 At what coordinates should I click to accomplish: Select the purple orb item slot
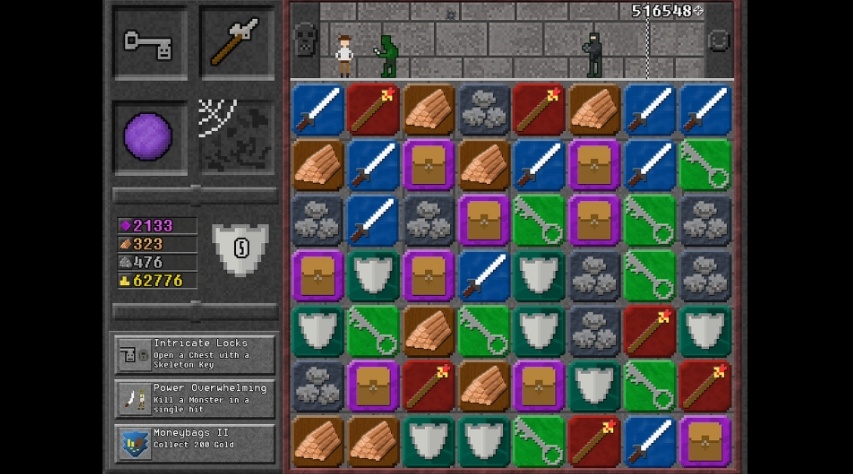tap(149, 136)
